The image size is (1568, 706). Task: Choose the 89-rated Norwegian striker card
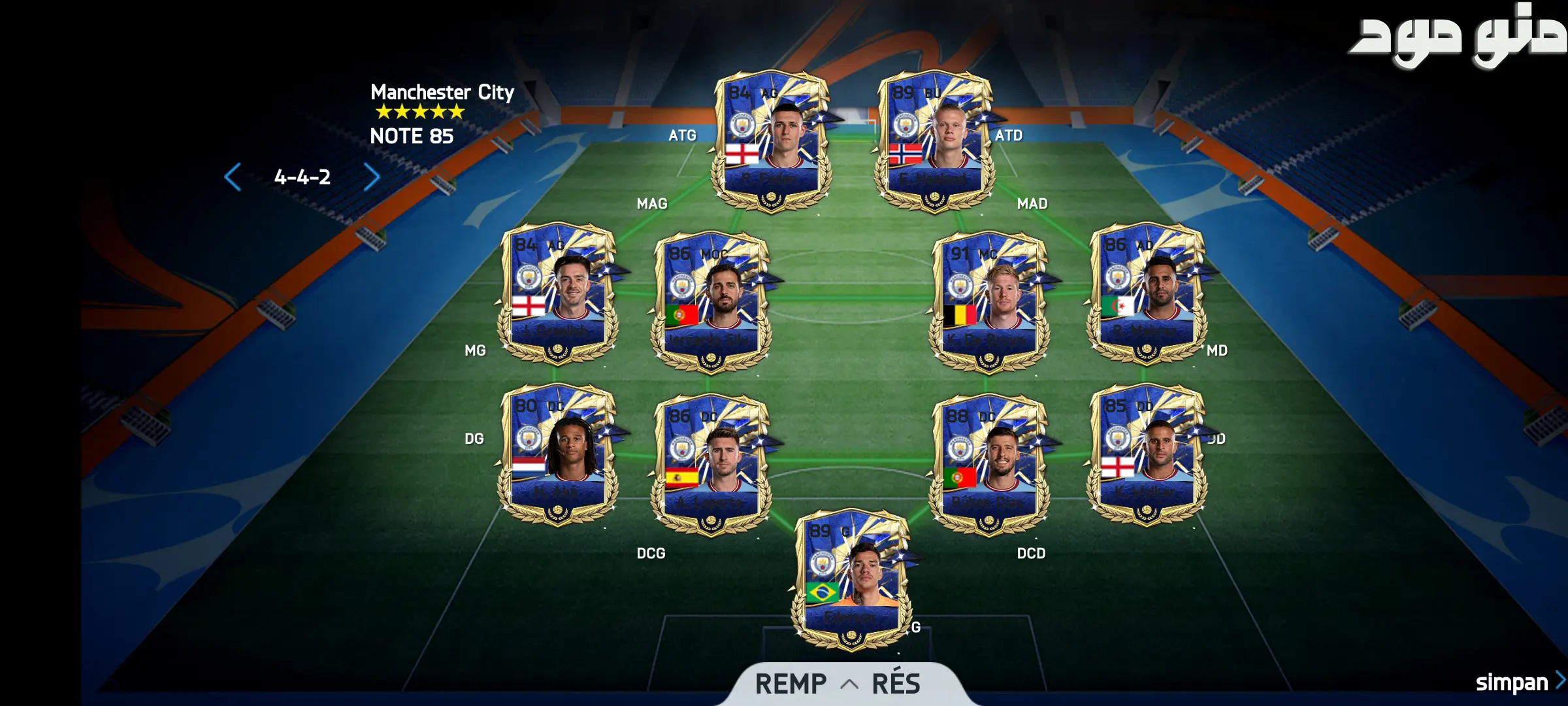tap(935, 141)
